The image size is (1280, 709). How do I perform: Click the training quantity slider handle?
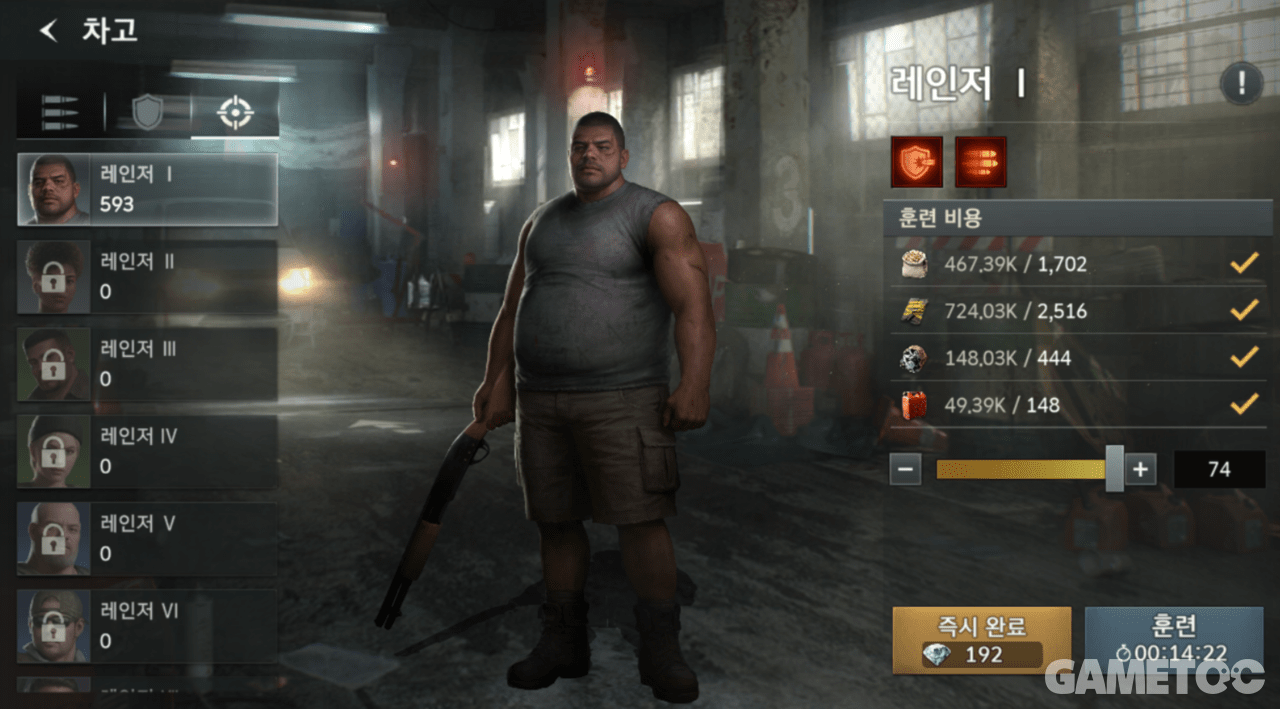(1114, 469)
